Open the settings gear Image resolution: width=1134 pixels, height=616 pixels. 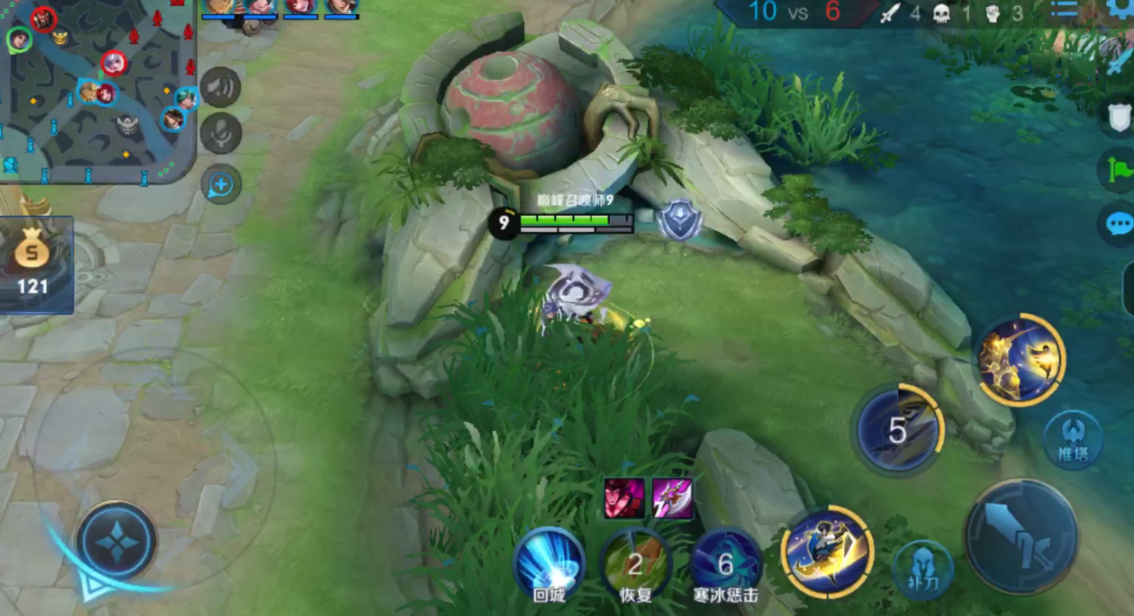click(1122, 10)
